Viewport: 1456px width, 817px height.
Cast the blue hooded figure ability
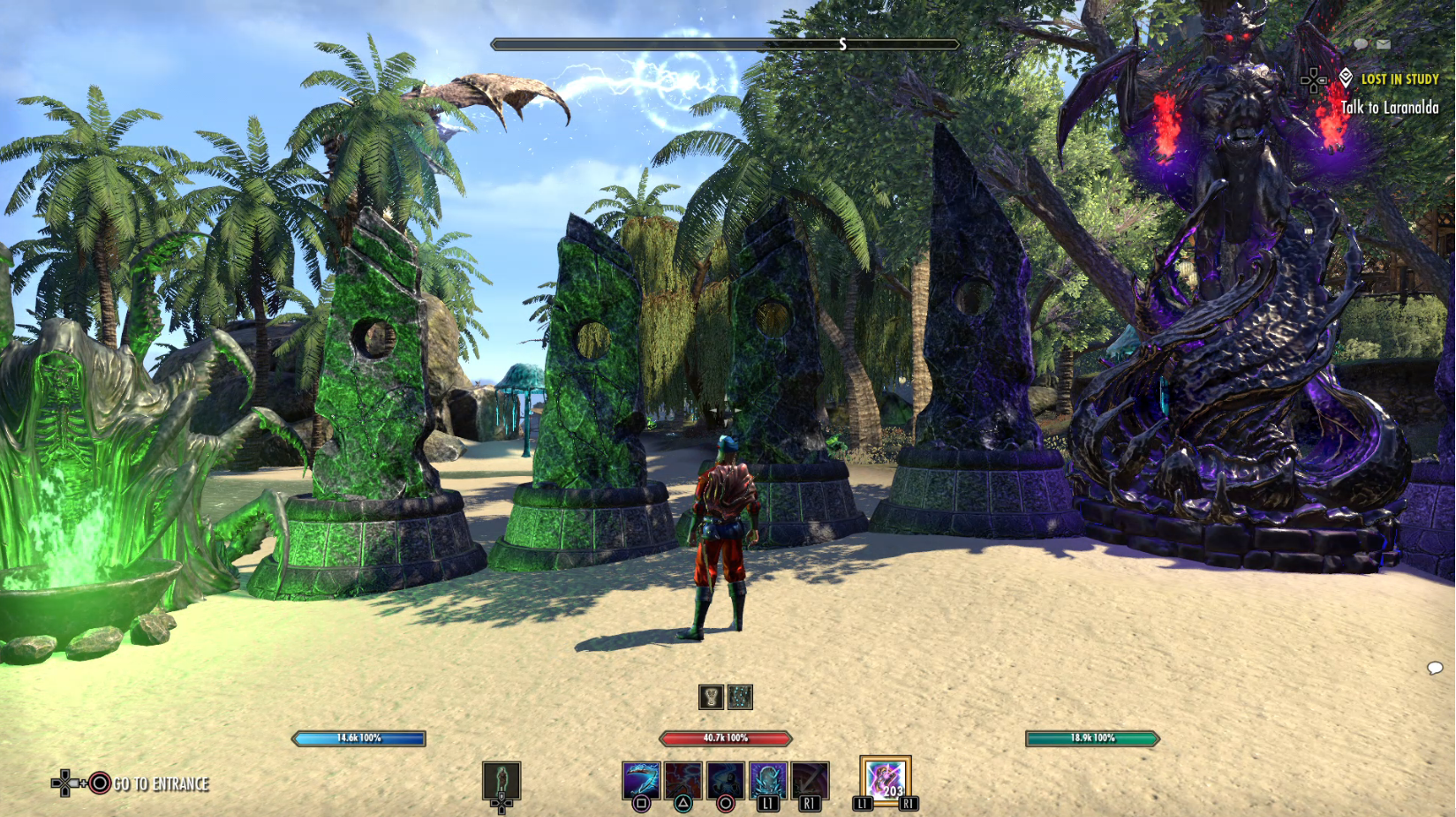click(x=725, y=781)
